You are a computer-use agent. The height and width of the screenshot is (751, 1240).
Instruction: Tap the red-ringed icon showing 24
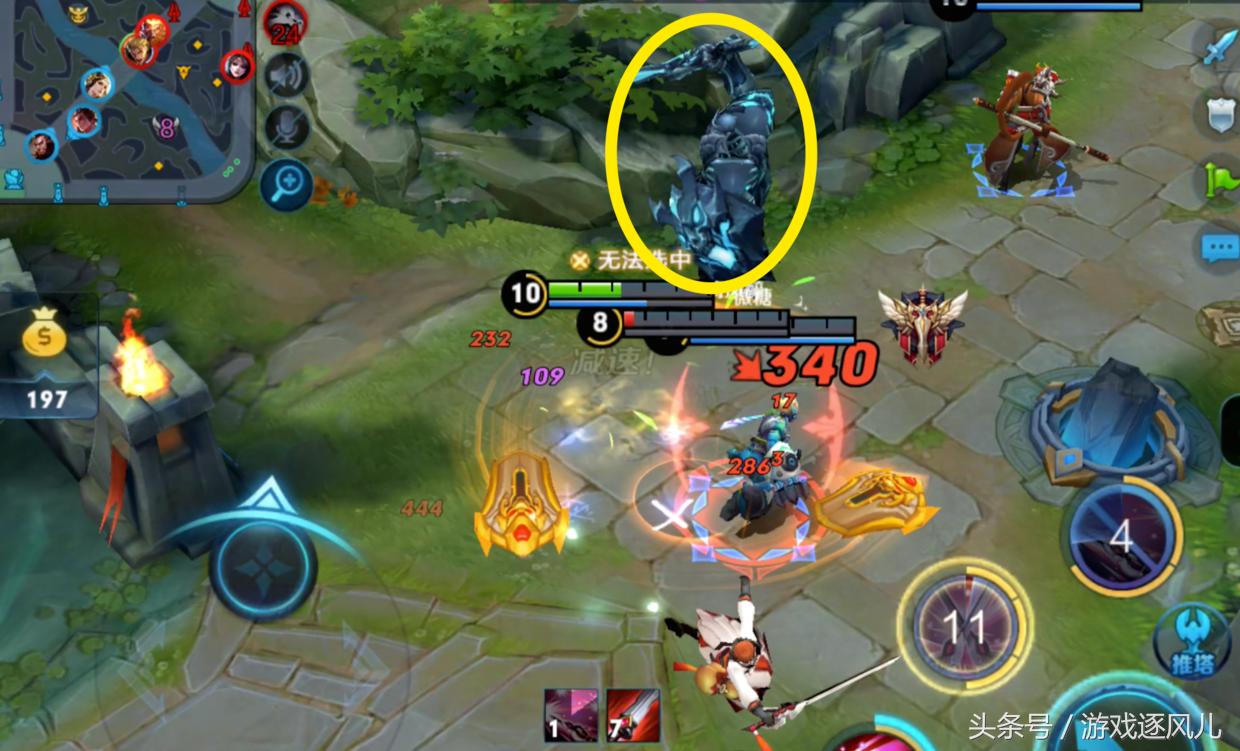pyautogui.click(x=285, y=22)
